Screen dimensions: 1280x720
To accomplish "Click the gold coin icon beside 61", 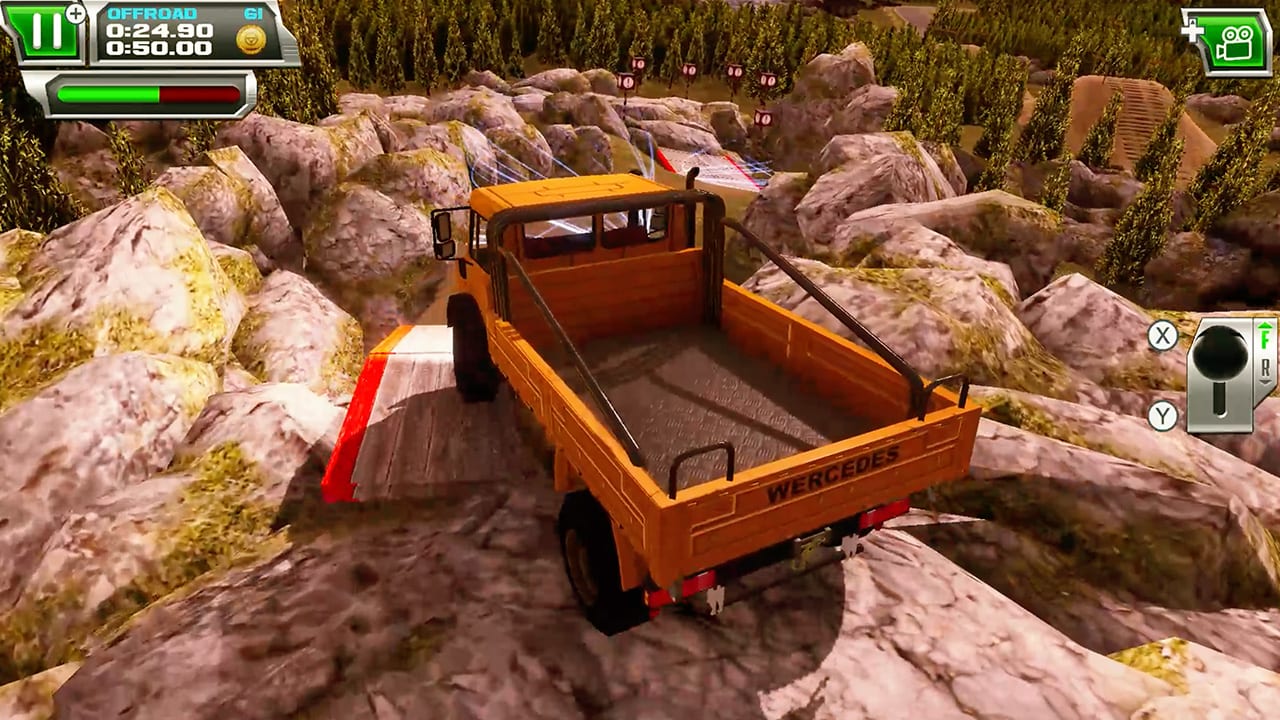I will tap(250, 39).
